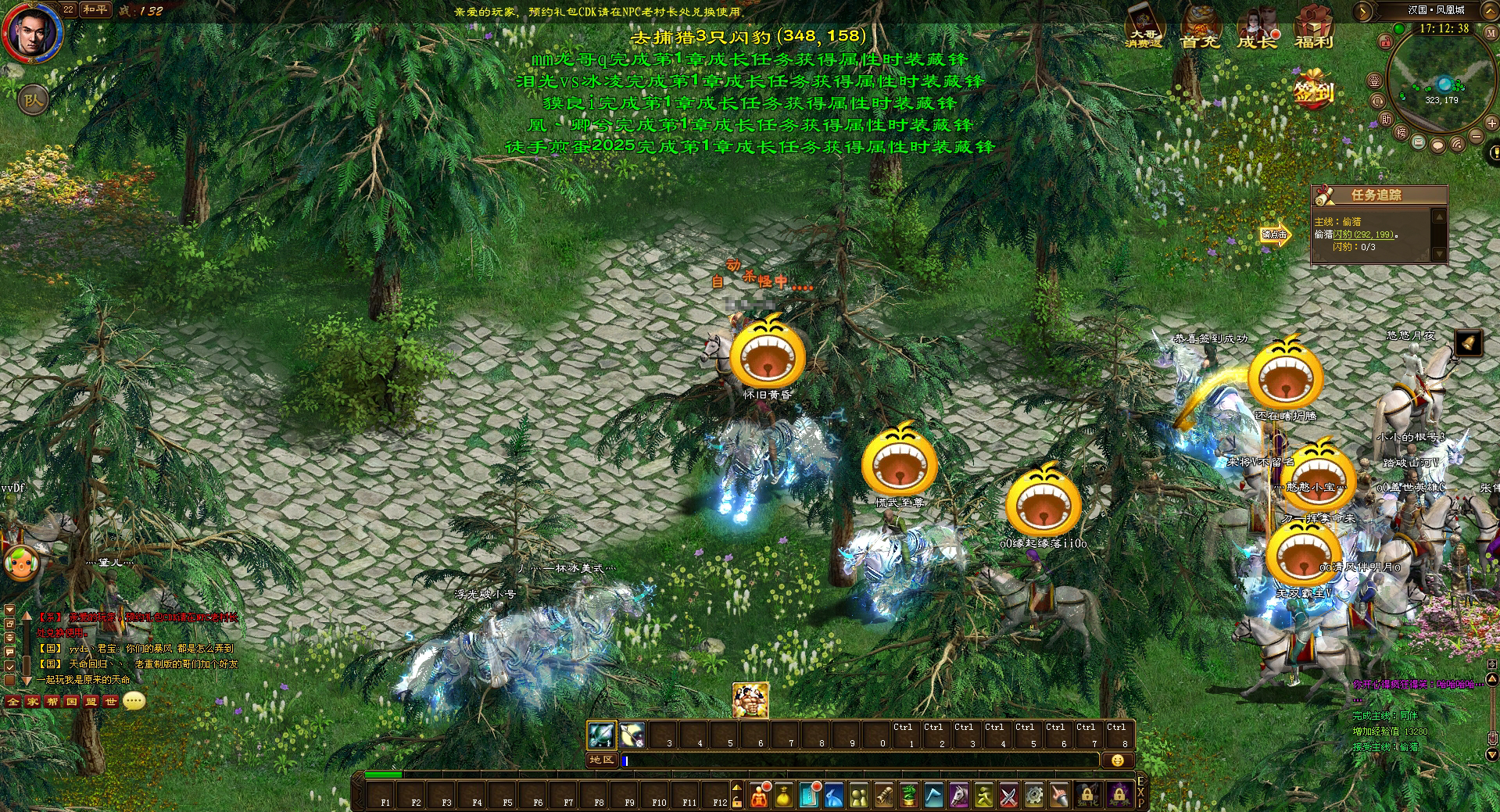Open the 首充 first-recharge offer
1500x812 pixels.
pyautogui.click(x=1201, y=28)
